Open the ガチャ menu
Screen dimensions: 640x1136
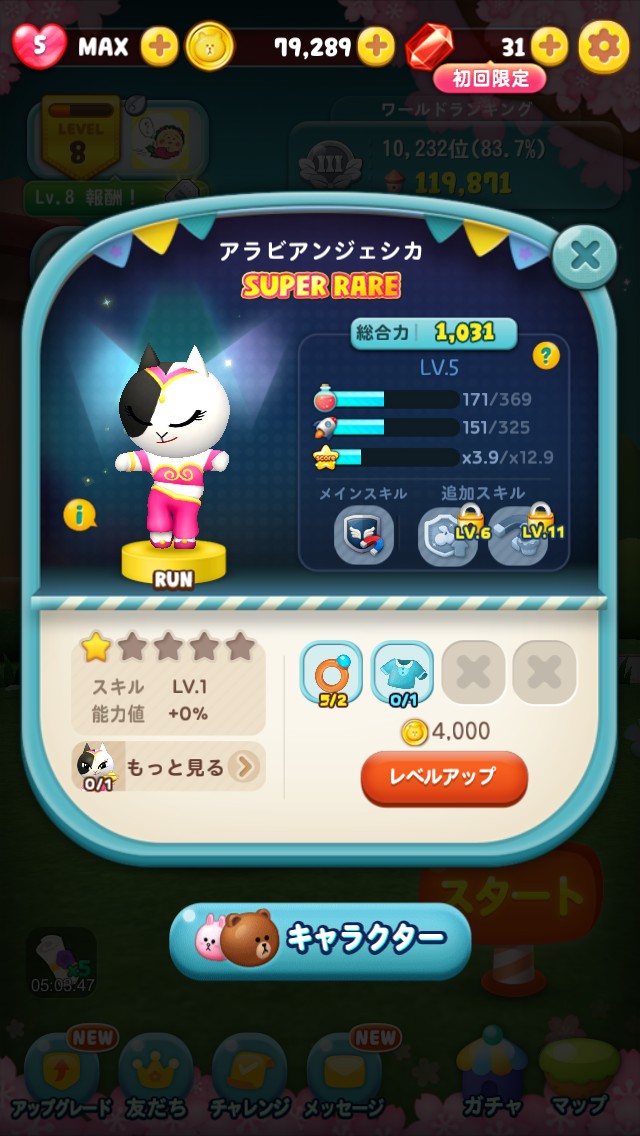[x=491, y=1075]
